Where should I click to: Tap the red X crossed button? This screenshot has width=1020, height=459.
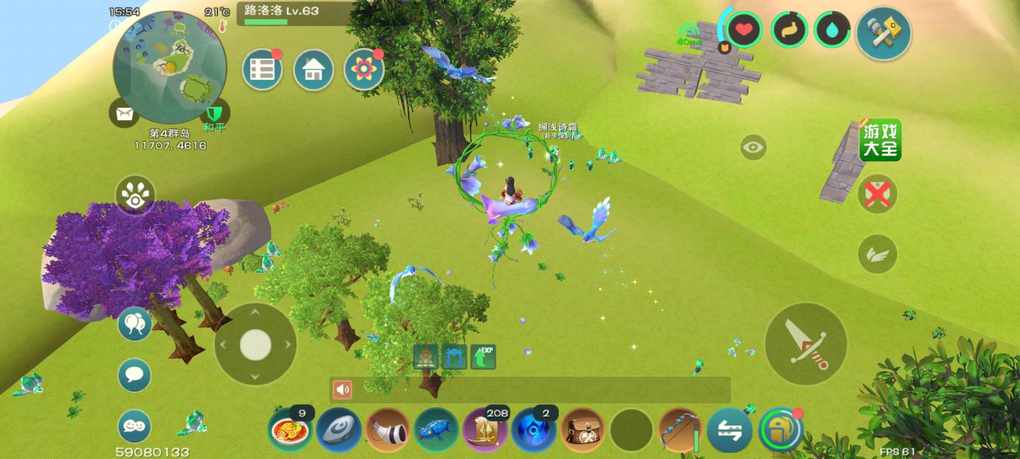(x=877, y=193)
